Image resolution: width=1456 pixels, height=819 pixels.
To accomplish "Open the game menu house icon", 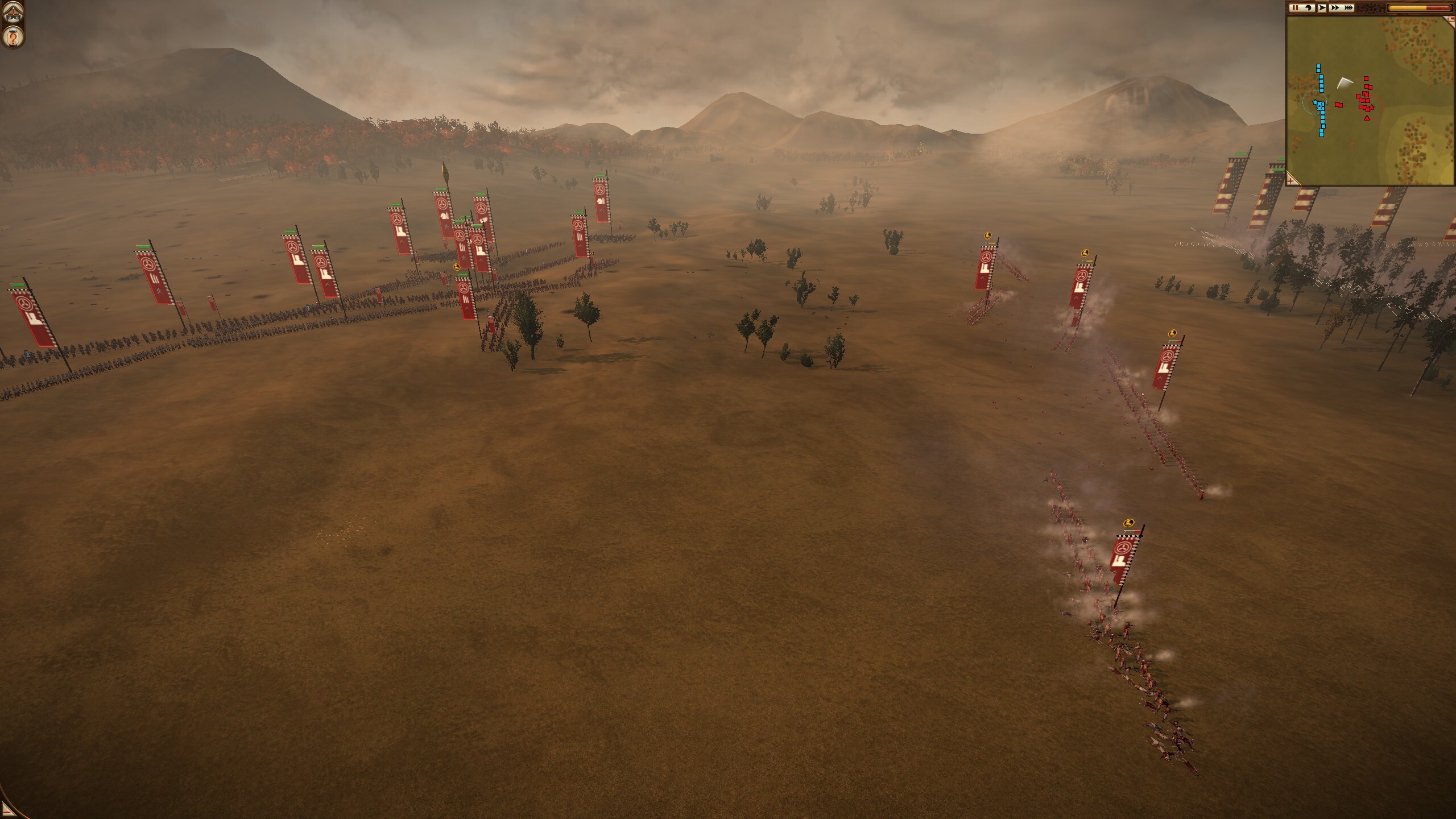I will (x=12, y=12).
